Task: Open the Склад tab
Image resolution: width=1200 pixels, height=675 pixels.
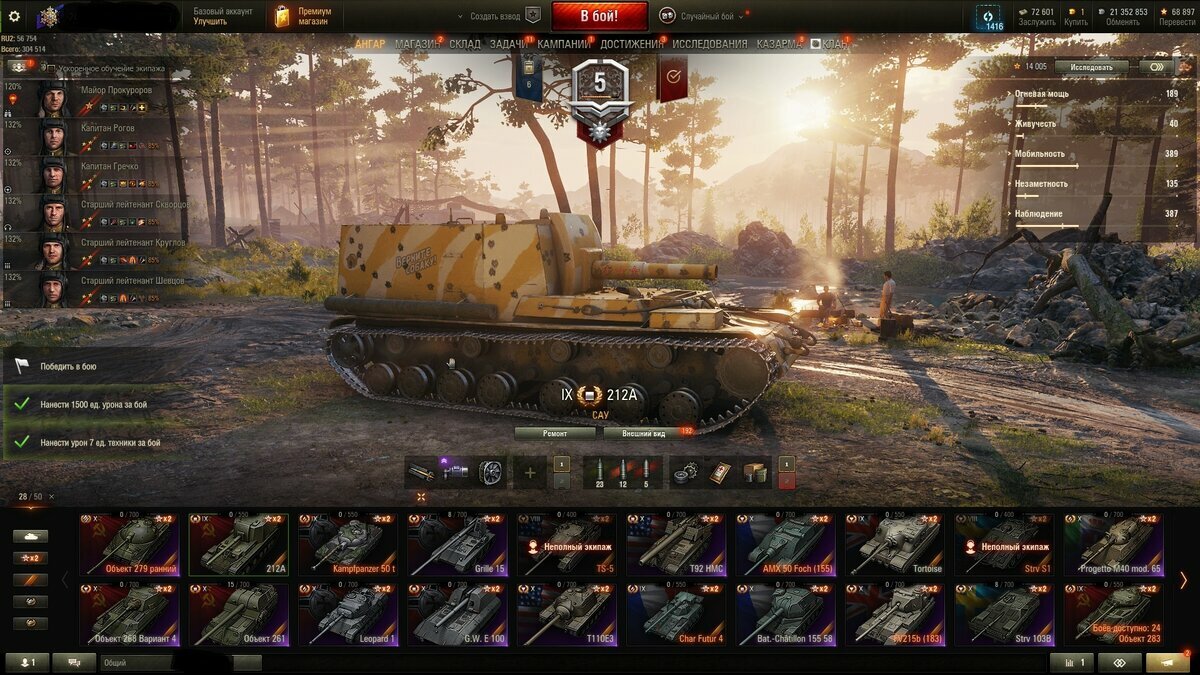Action: click(465, 44)
